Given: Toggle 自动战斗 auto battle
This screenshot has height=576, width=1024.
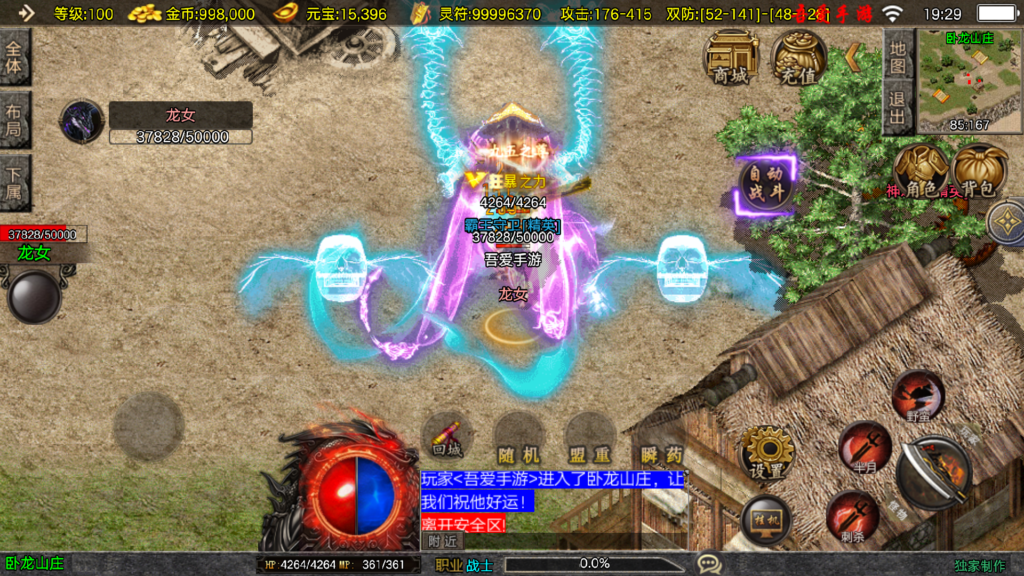Looking at the screenshot, I should [x=765, y=184].
